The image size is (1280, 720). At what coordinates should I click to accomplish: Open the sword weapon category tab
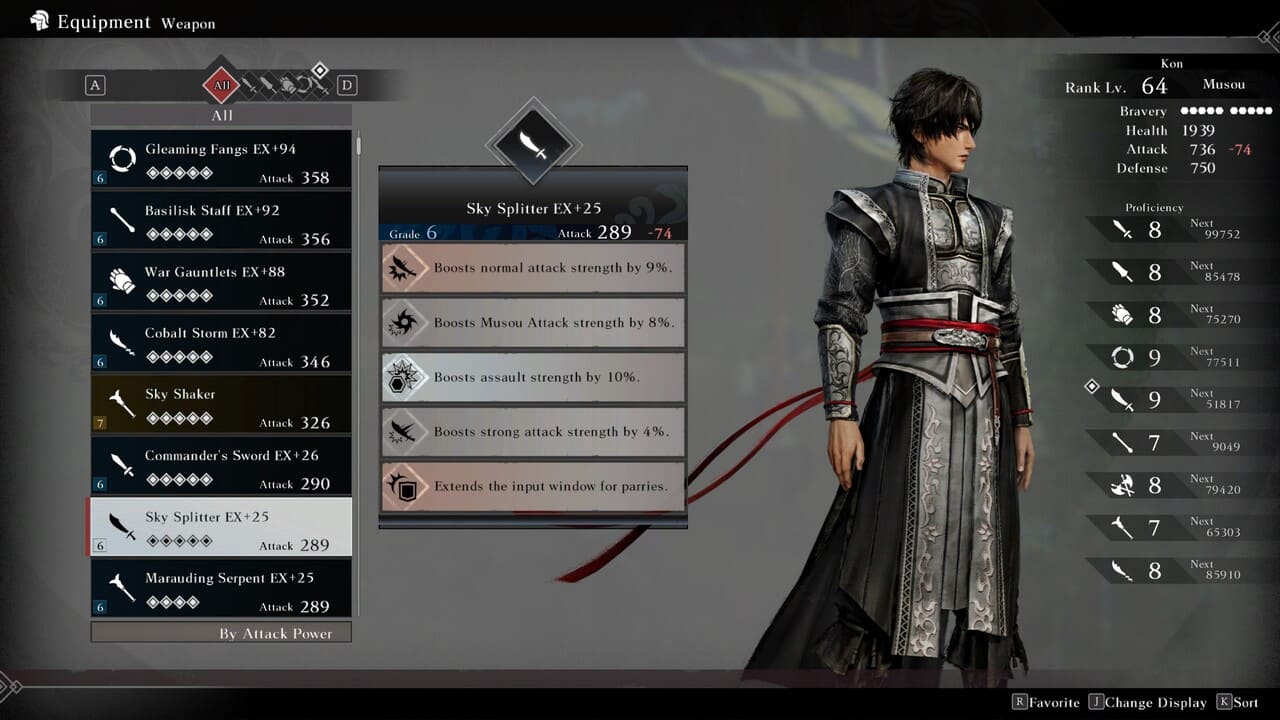(250, 87)
